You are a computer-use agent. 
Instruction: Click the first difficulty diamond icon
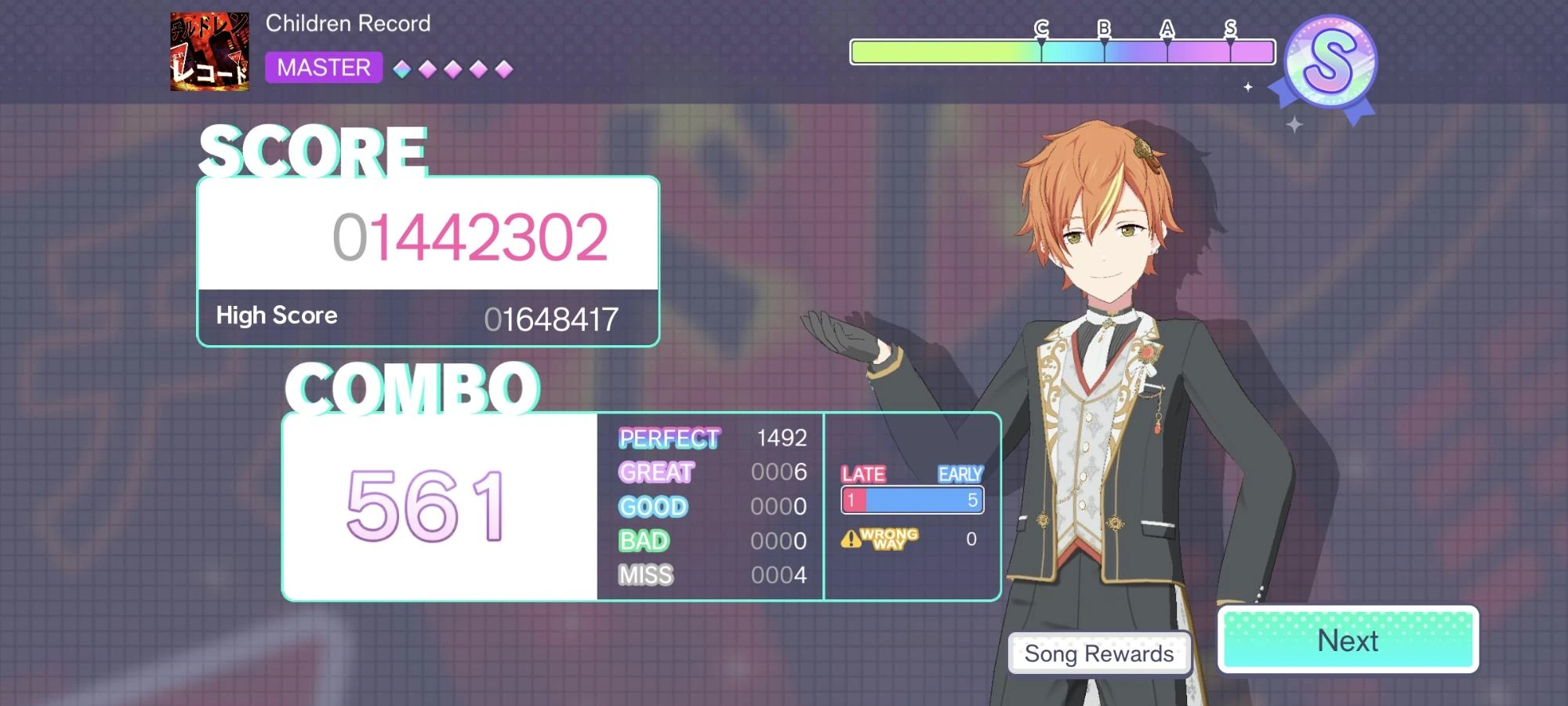[x=403, y=68]
